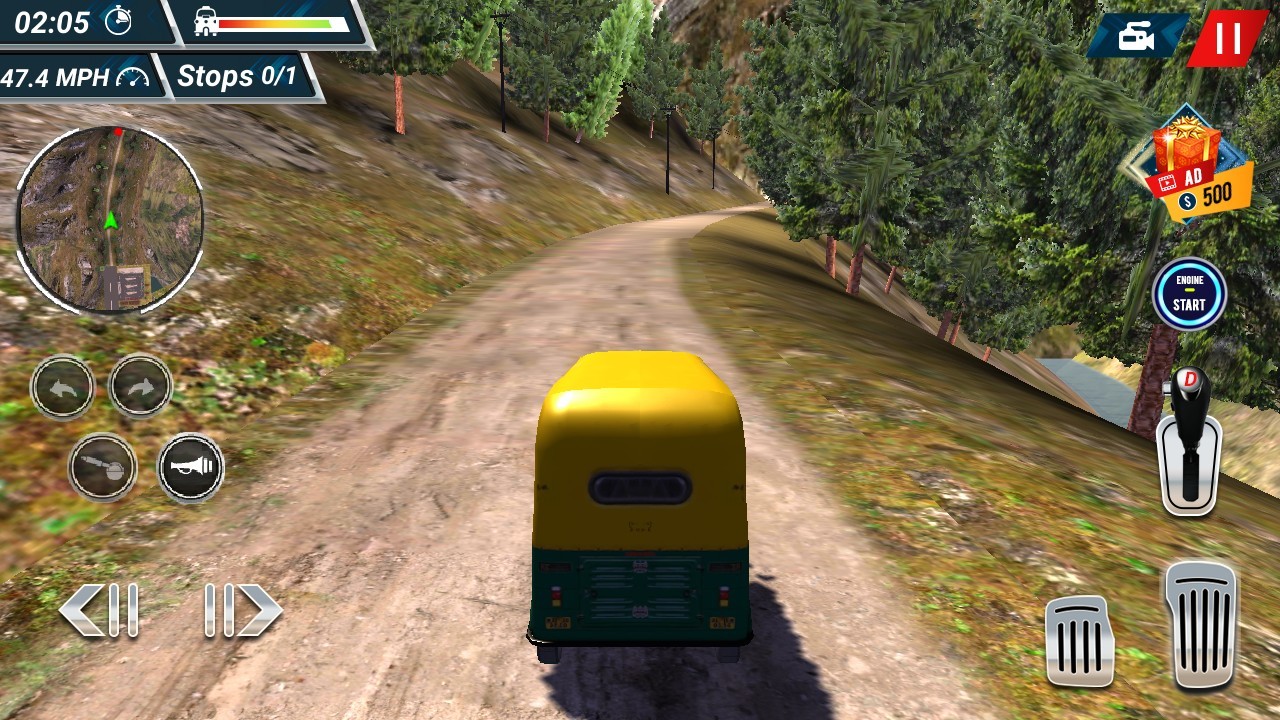The image size is (1280, 720).
Task: Apply the brake pedal
Action: [1080, 641]
